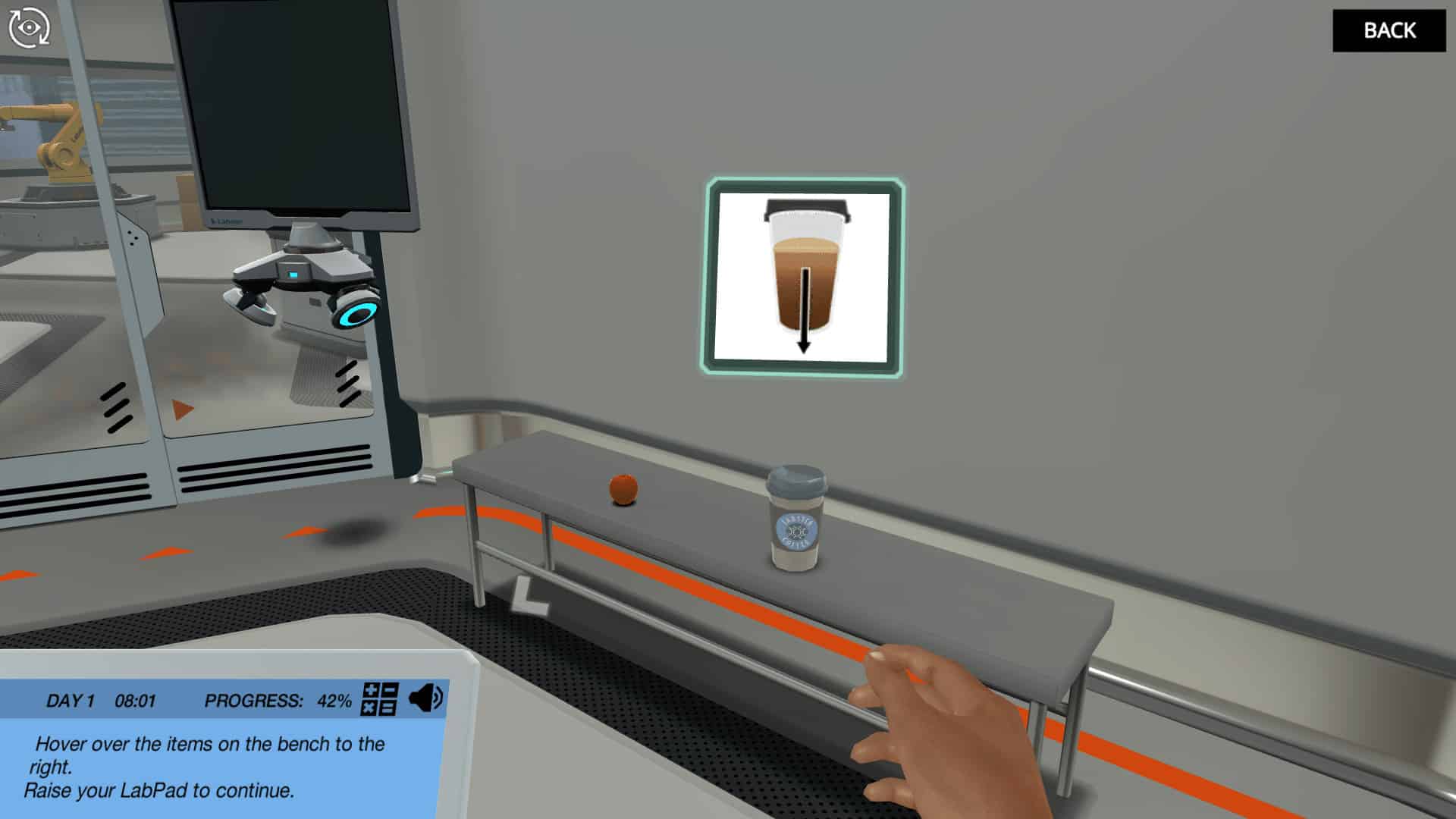This screenshot has width=1456, height=819.
Task: Click the Raise your LabPad instruction text
Action: point(159,791)
